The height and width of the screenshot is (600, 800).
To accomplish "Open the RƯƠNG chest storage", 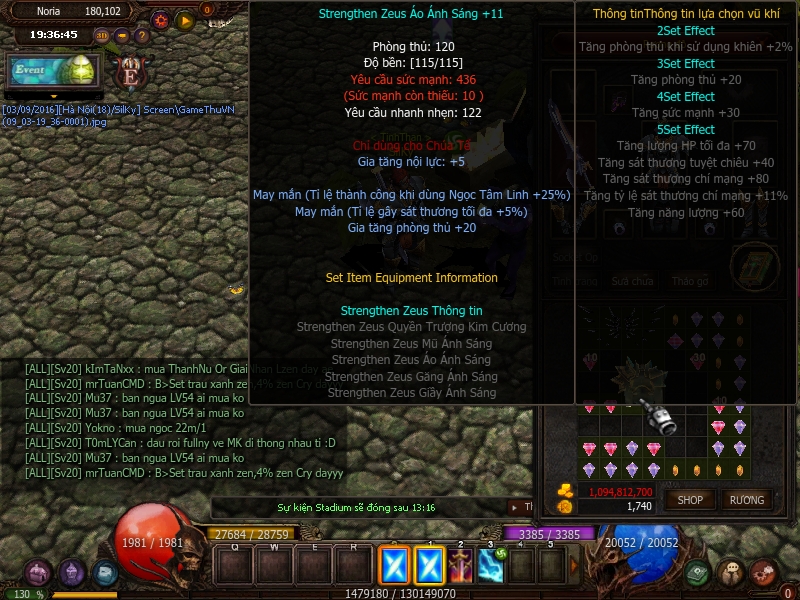I will (x=747, y=500).
